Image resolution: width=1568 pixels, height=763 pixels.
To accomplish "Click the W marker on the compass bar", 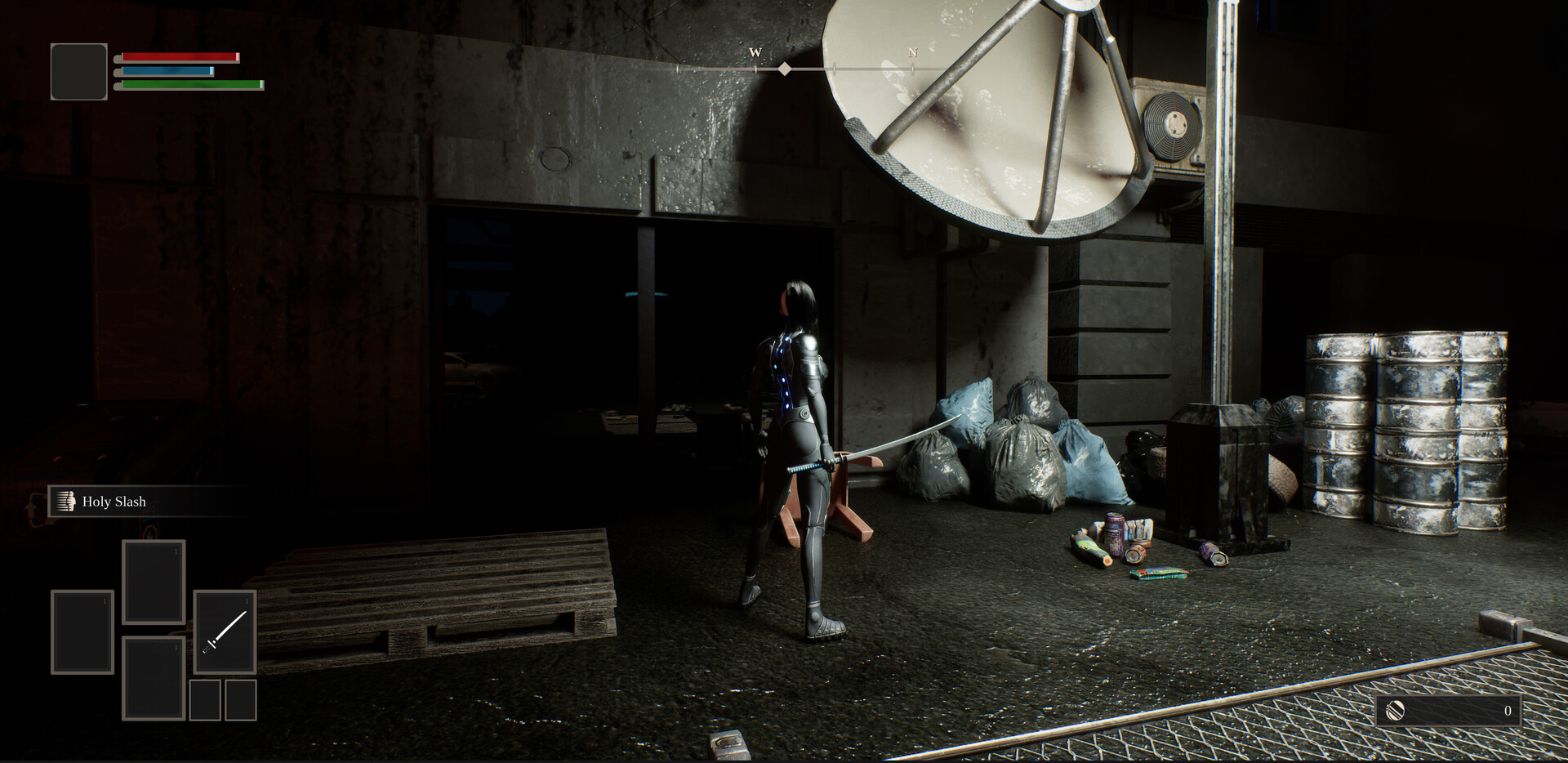I will tap(755, 51).
